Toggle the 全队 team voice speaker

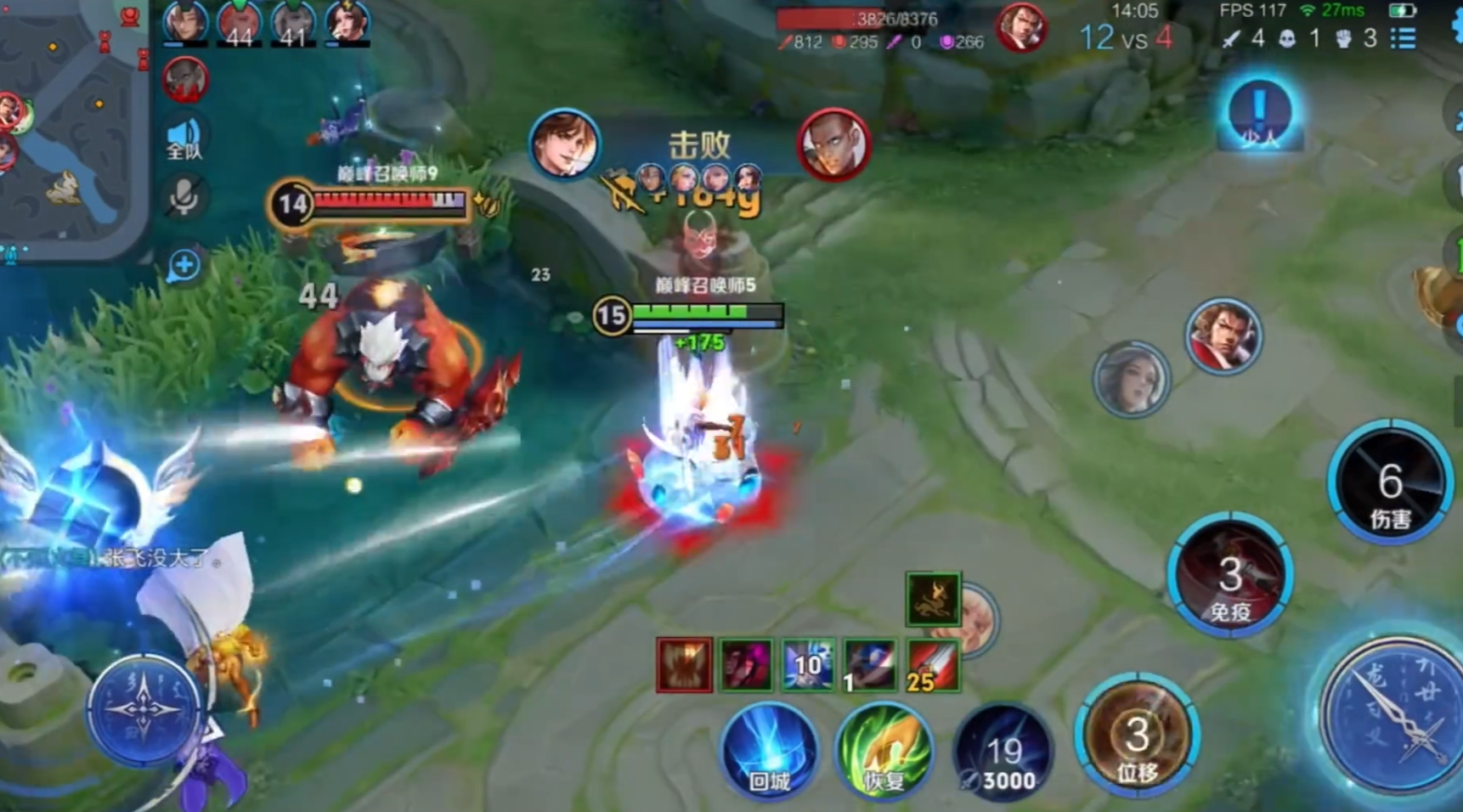[x=184, y=138]
